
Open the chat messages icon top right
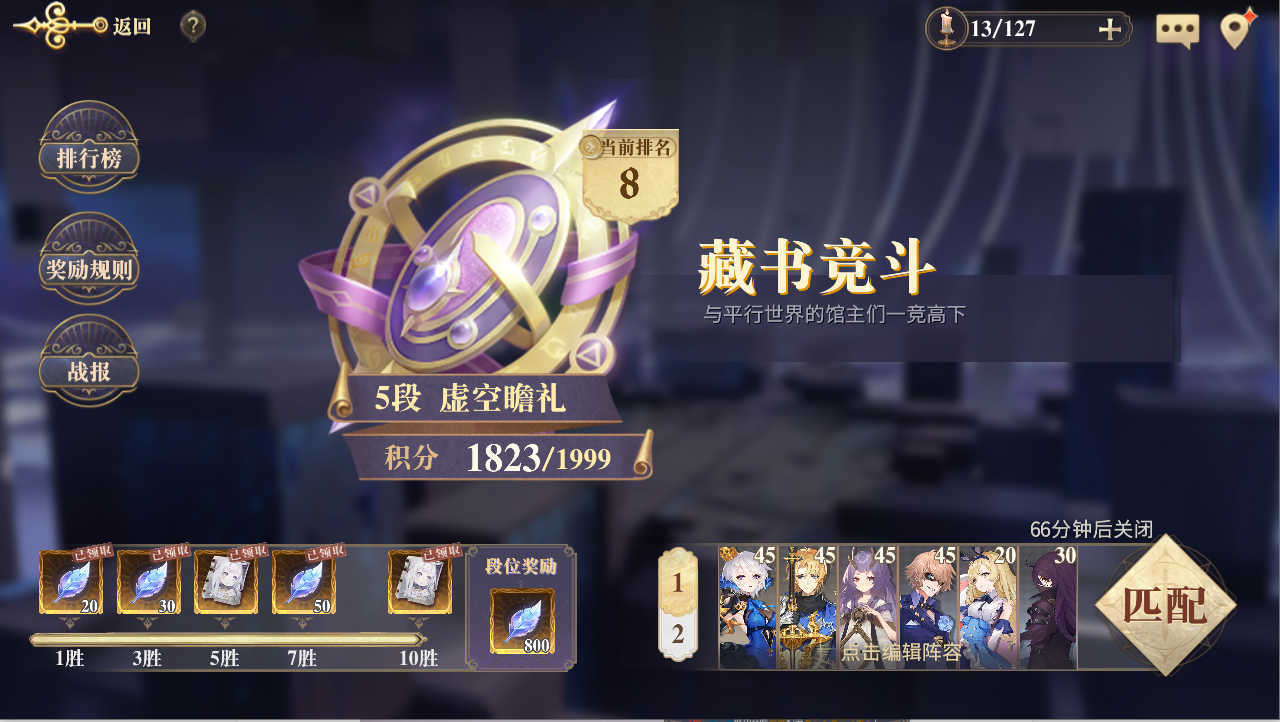pos(1177,29)
